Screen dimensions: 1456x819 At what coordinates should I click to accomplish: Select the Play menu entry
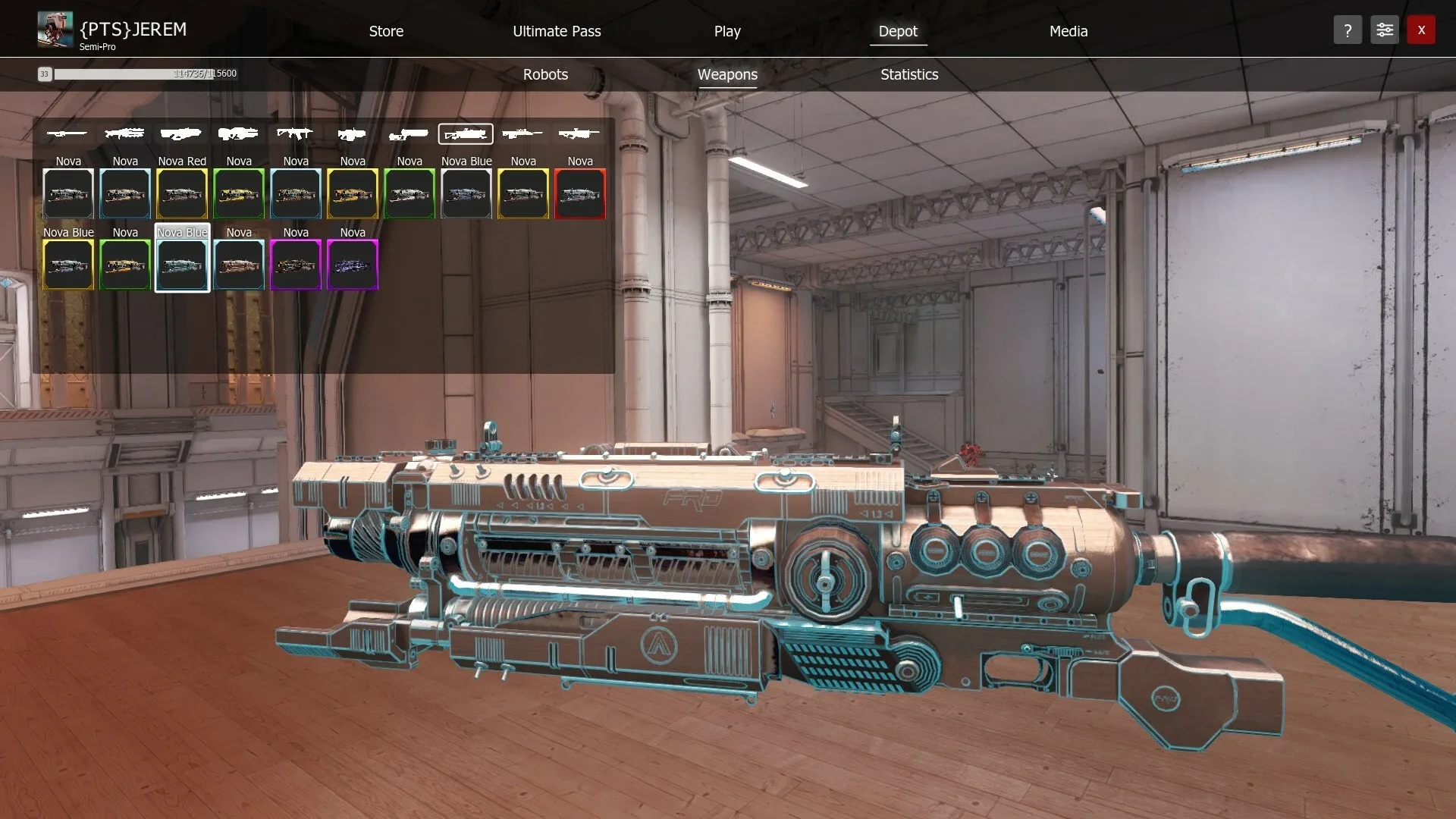(726, 31)
